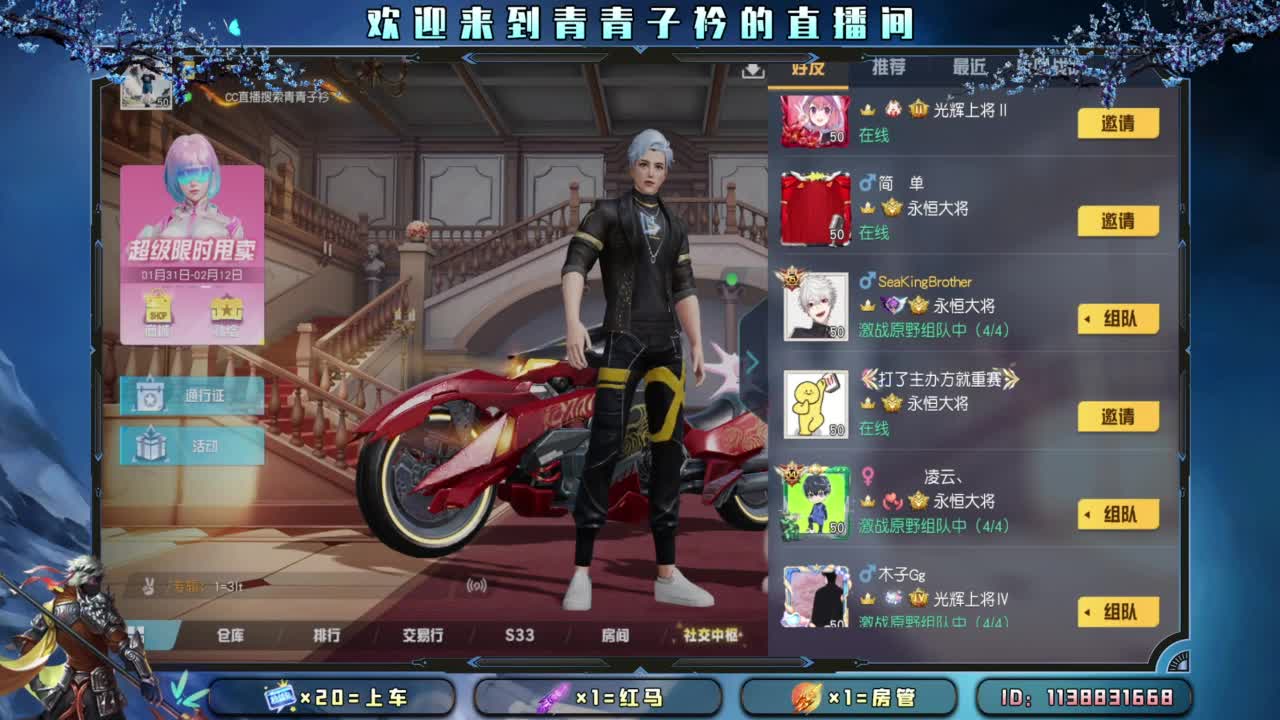1280x720 pixels.
Task: Open the 通行证 pass panel
Action: (x=190, y=396)
